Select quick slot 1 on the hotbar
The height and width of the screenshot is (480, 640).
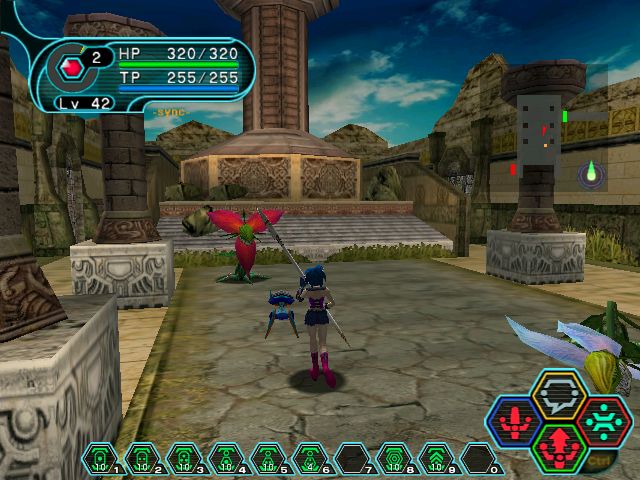pyautogui.click(x=100, y=459)
